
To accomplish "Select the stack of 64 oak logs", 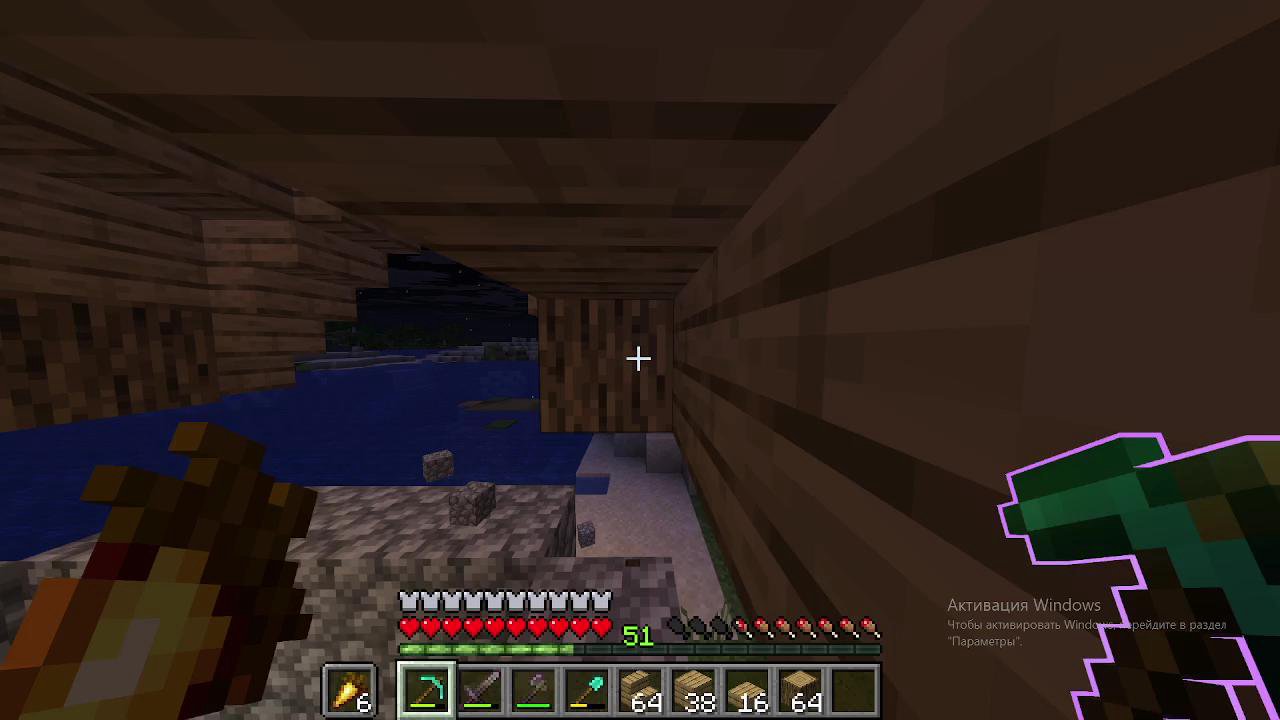I will 804,688.
